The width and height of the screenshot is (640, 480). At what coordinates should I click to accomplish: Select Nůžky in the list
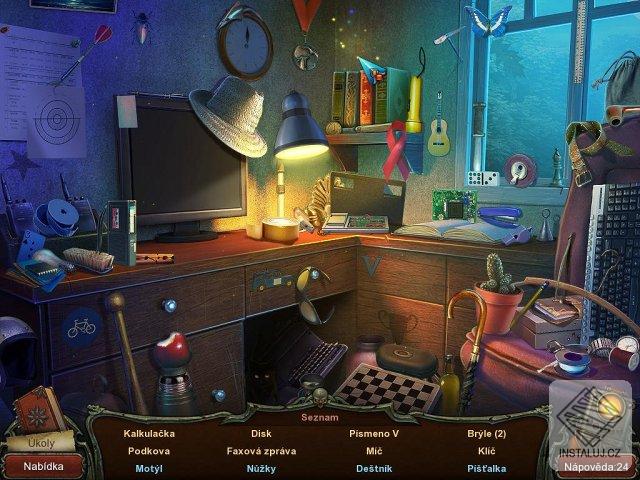pos(261,468)
